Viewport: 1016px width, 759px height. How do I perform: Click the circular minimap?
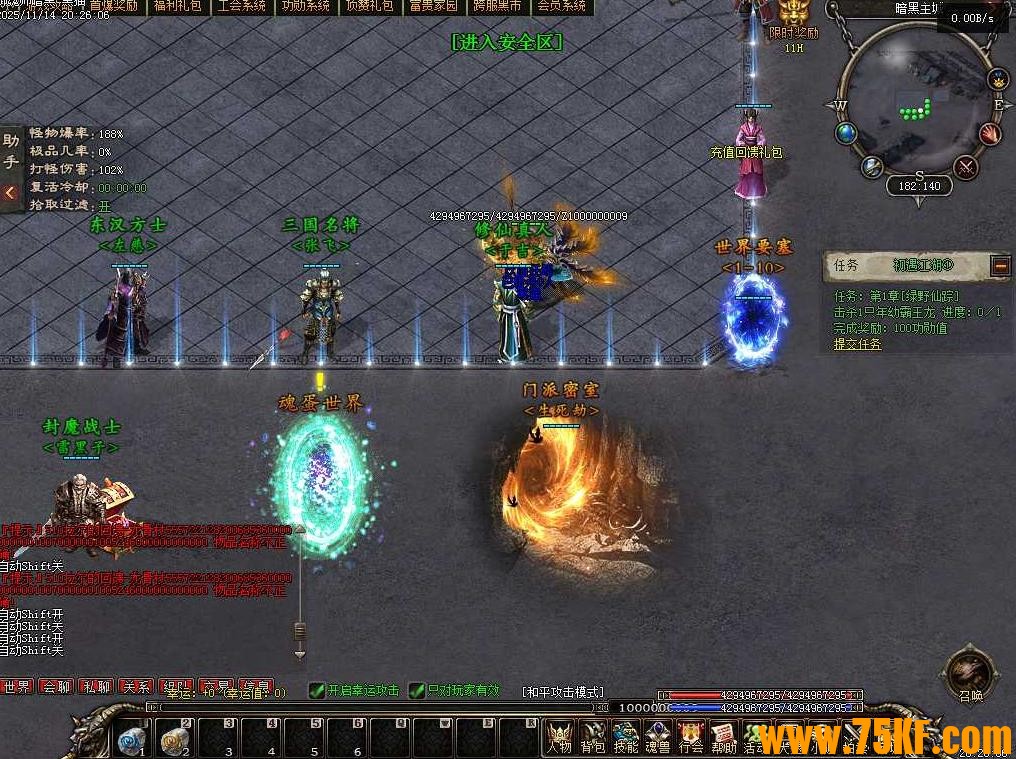coord(918,98)
